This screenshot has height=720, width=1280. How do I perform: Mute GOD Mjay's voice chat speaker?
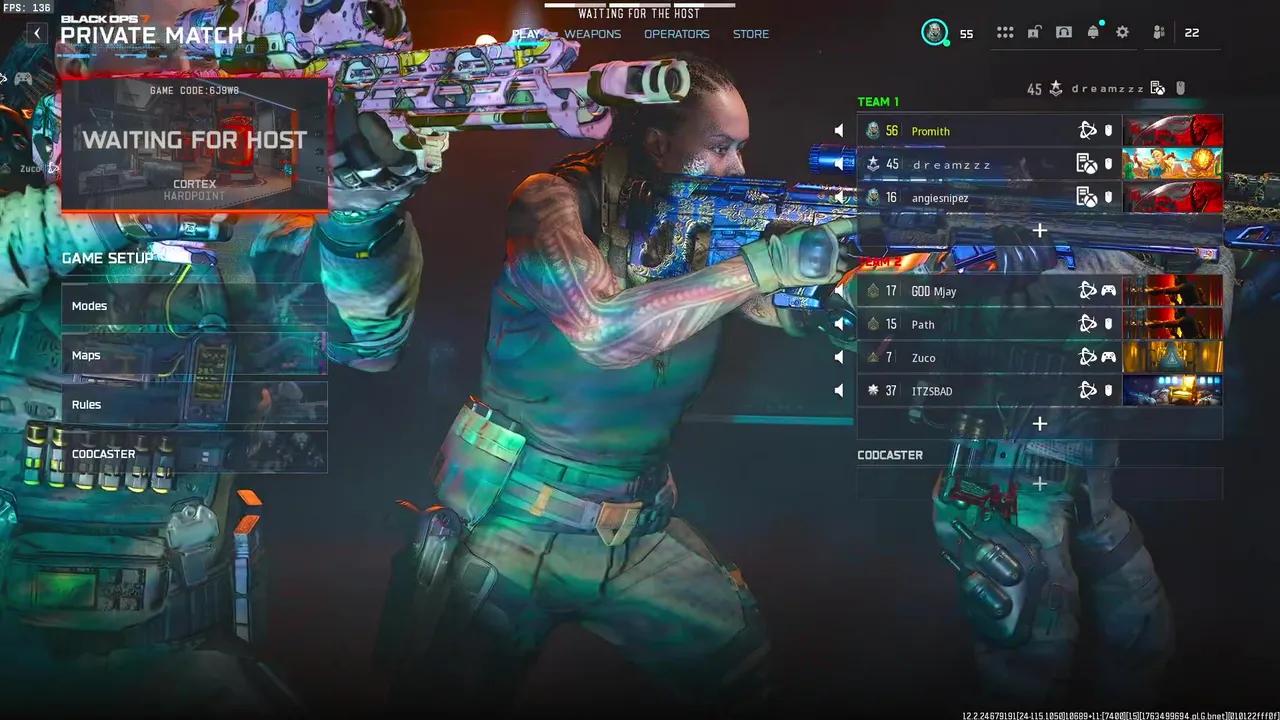tap(839, 290)
